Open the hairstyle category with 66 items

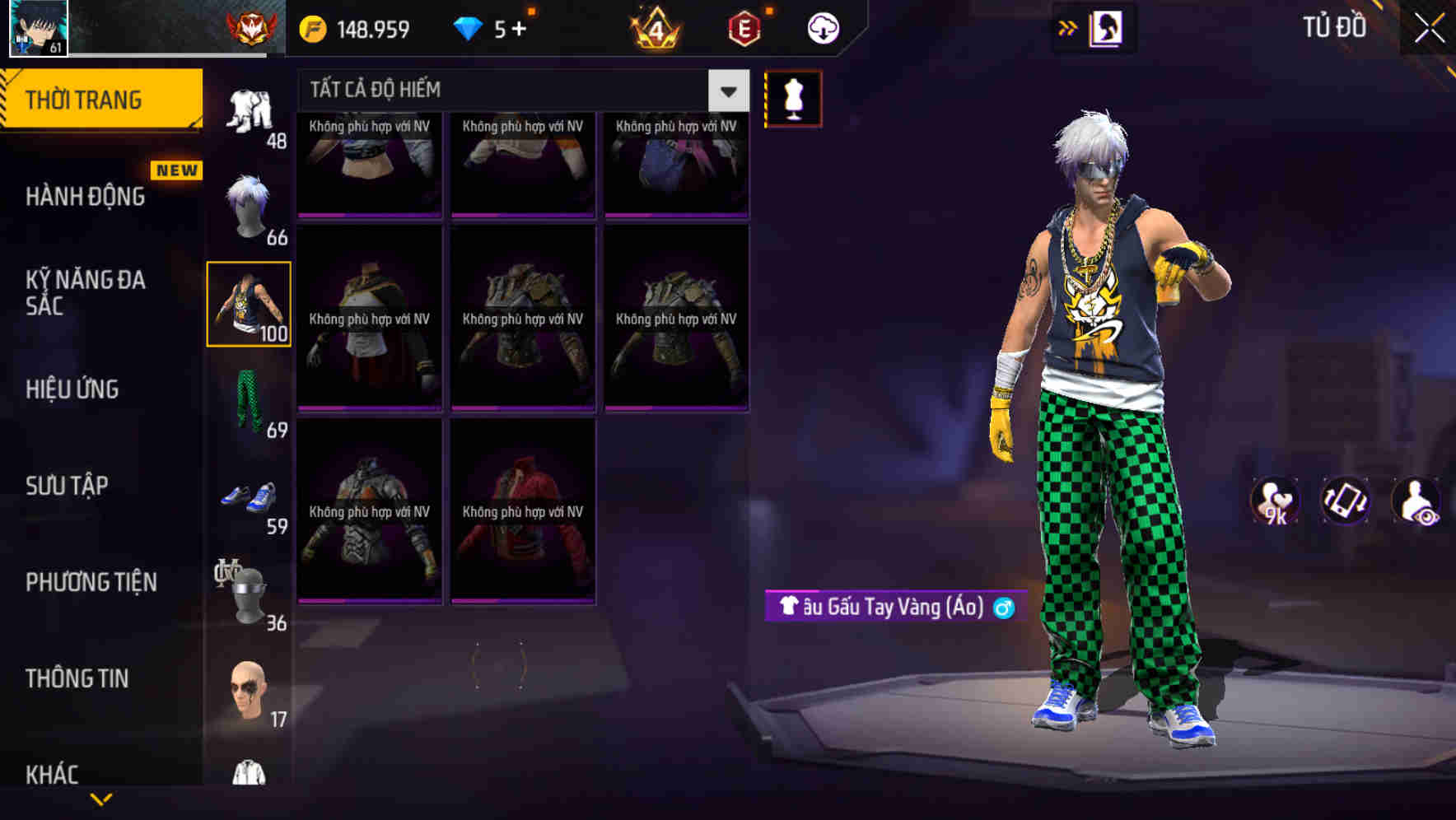coord(250,200)
